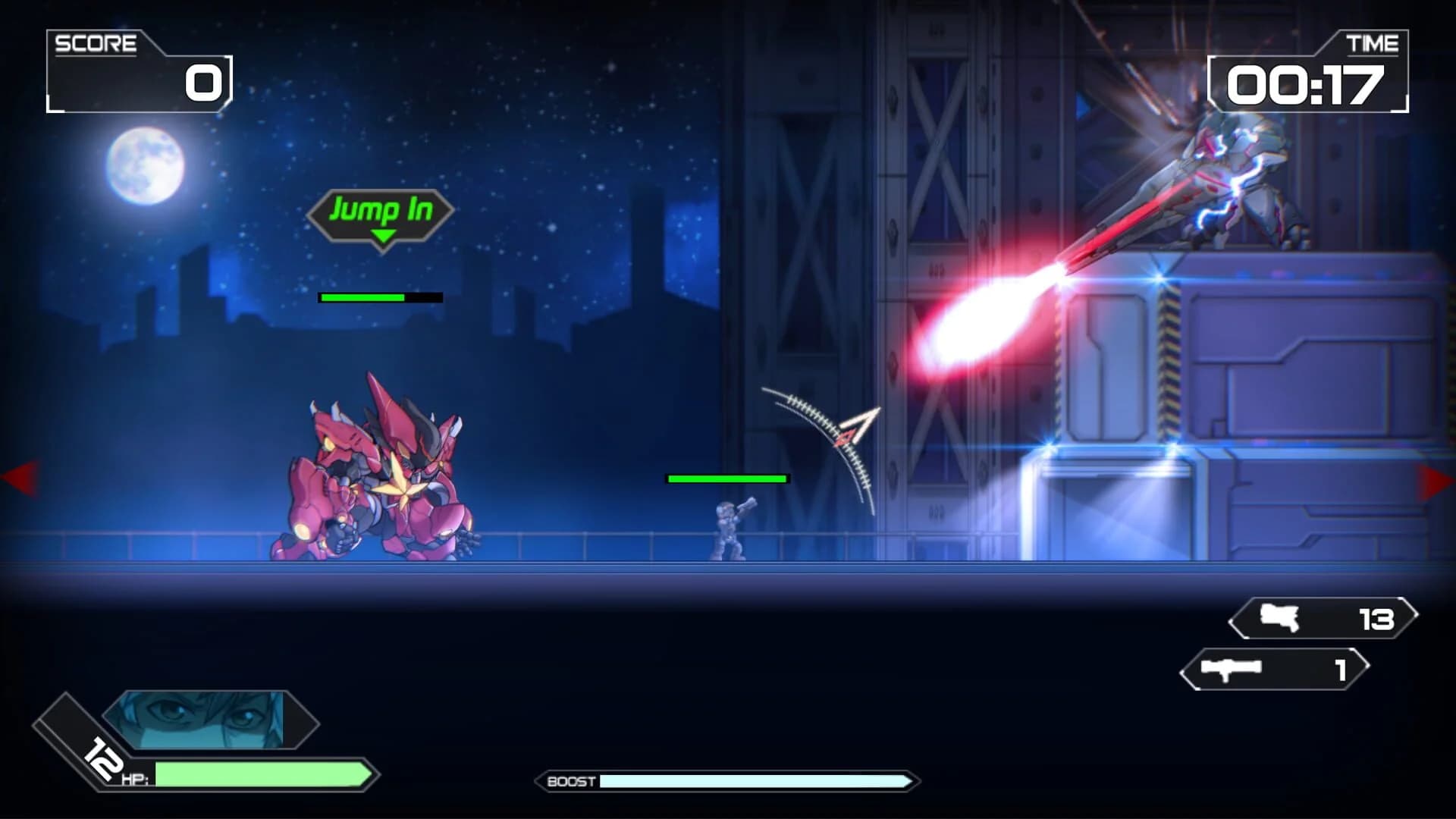Toggle the Jump In prompt above the mecha
1456x819 pixels.
pos(383,211)
